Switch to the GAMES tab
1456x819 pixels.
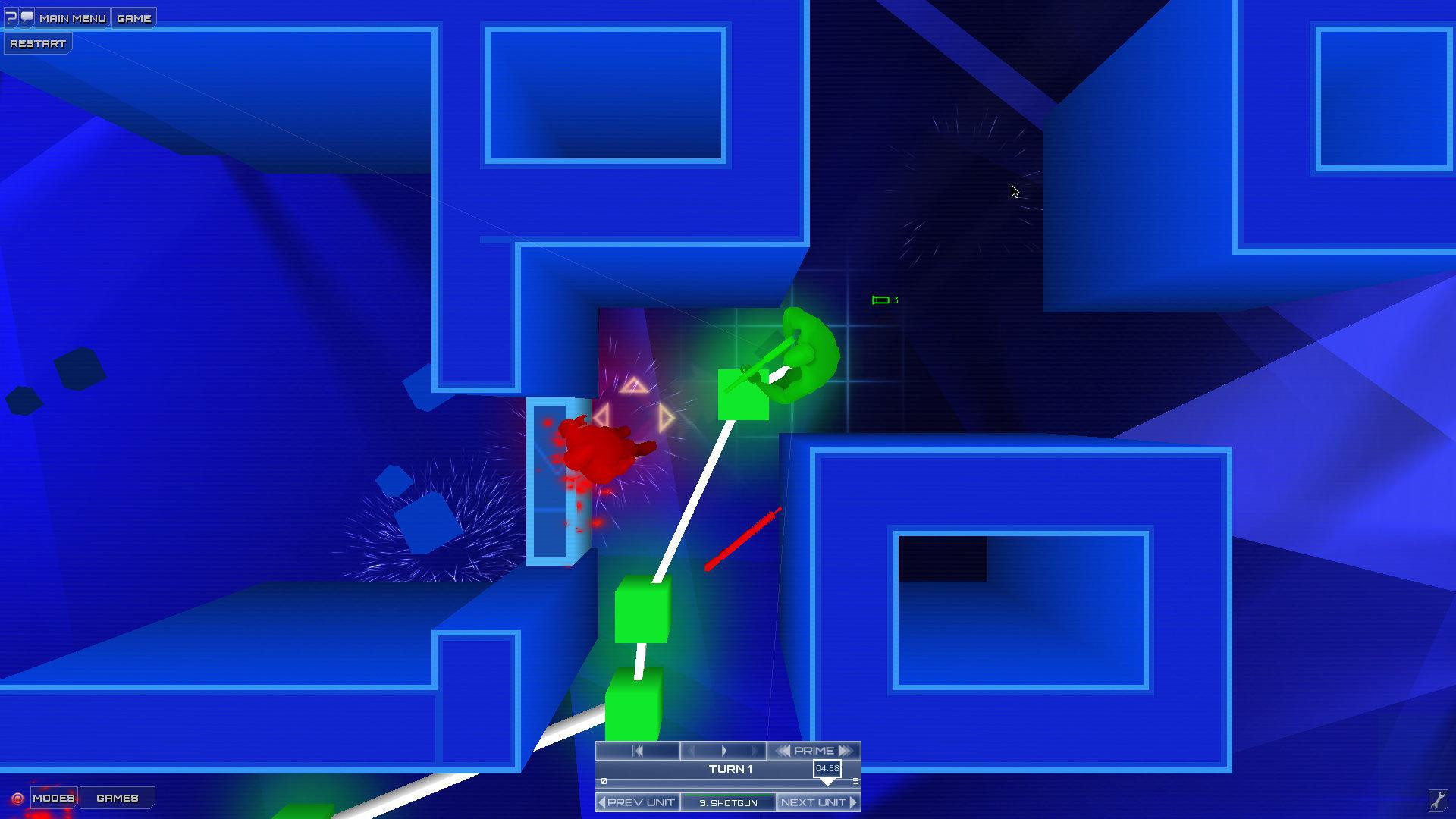(x=117, y=798)
